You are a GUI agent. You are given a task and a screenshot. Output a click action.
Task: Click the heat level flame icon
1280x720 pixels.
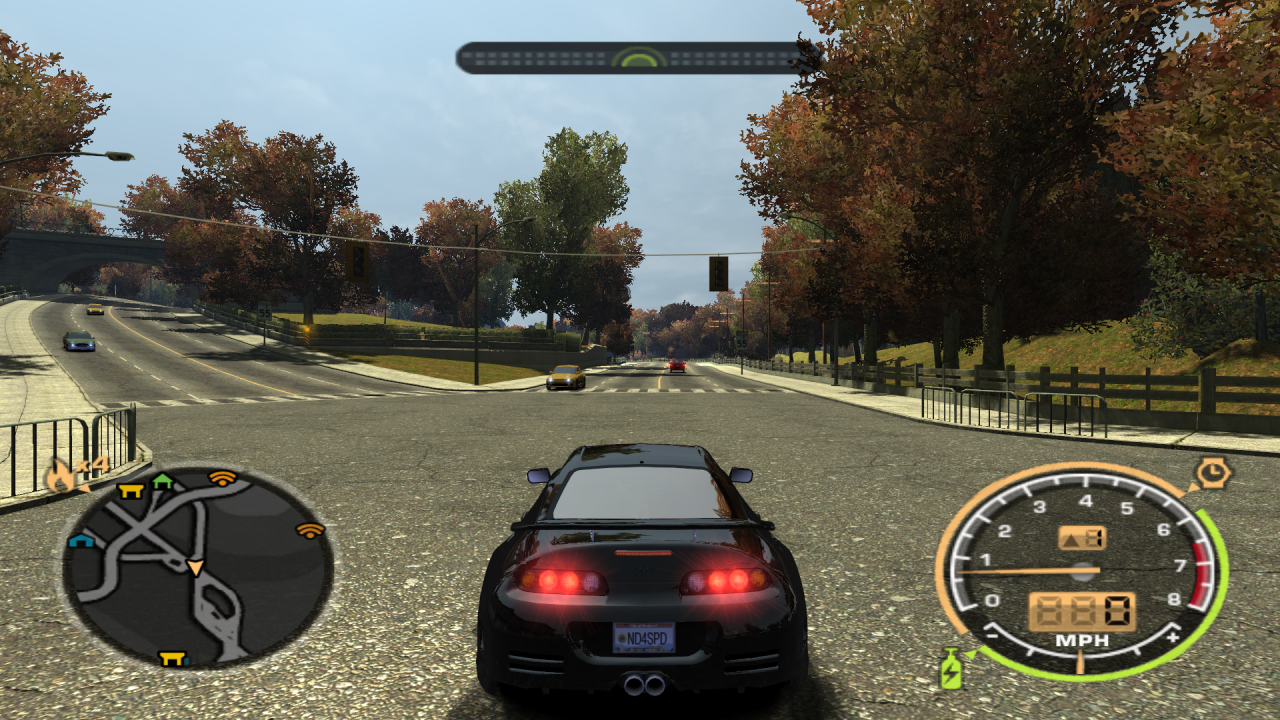[60, 476]
